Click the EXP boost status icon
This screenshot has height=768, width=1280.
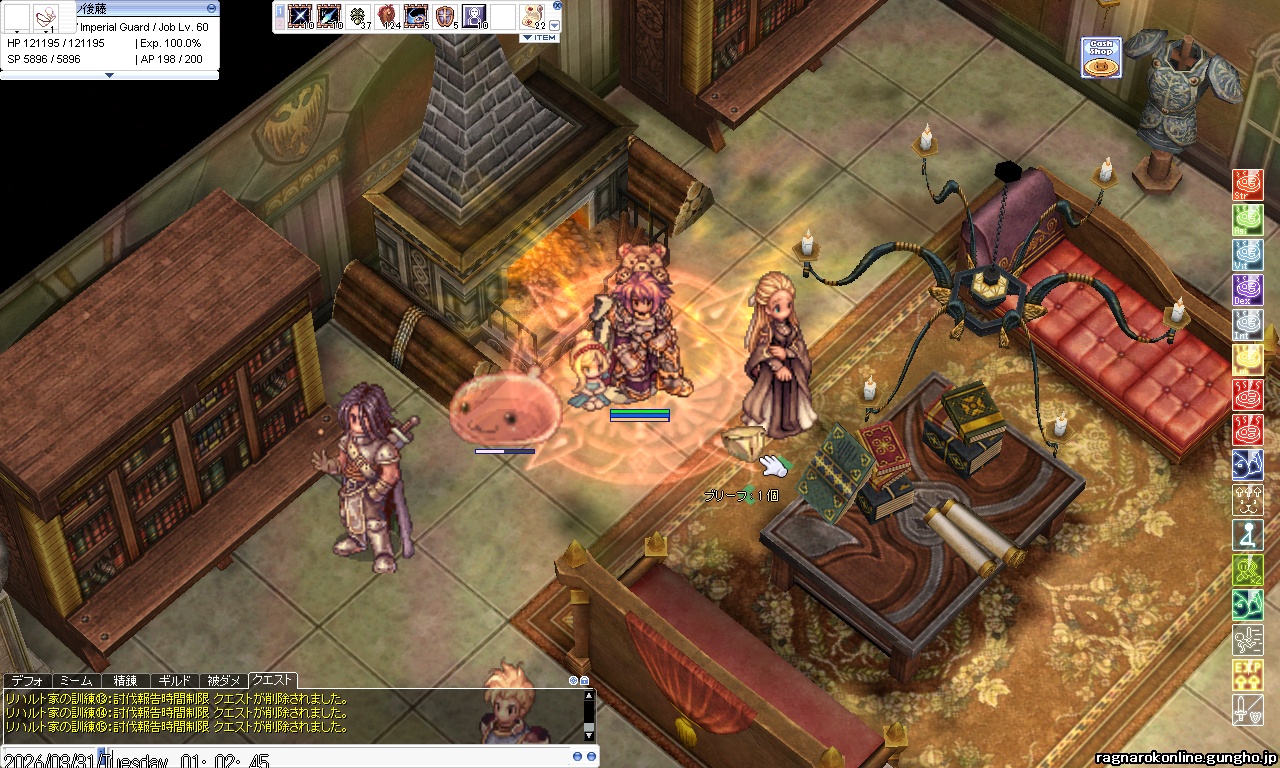pyautogui.click(x=1247, y=675)
